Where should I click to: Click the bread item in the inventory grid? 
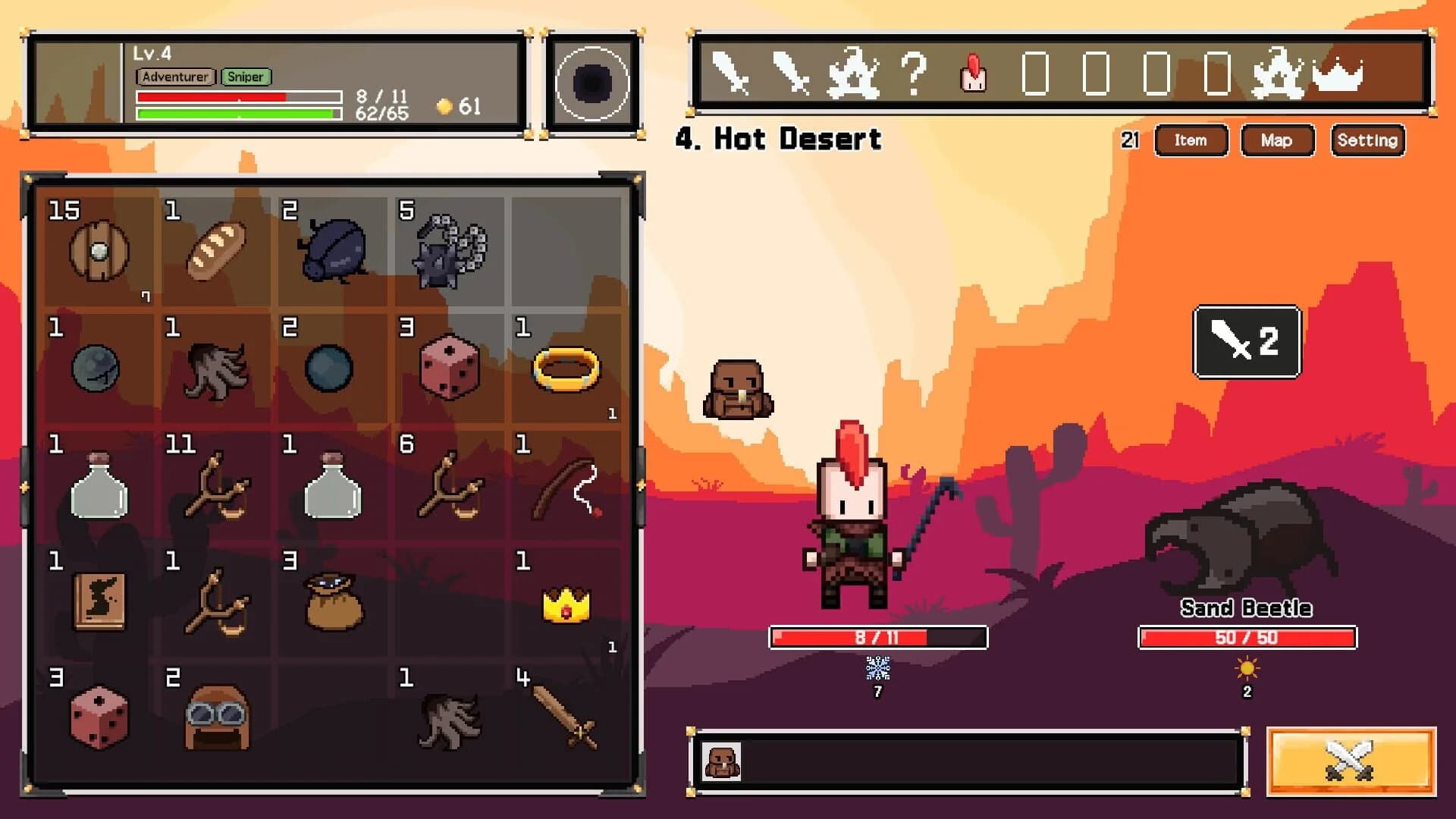pyautogui.click(x=215, y=253)
